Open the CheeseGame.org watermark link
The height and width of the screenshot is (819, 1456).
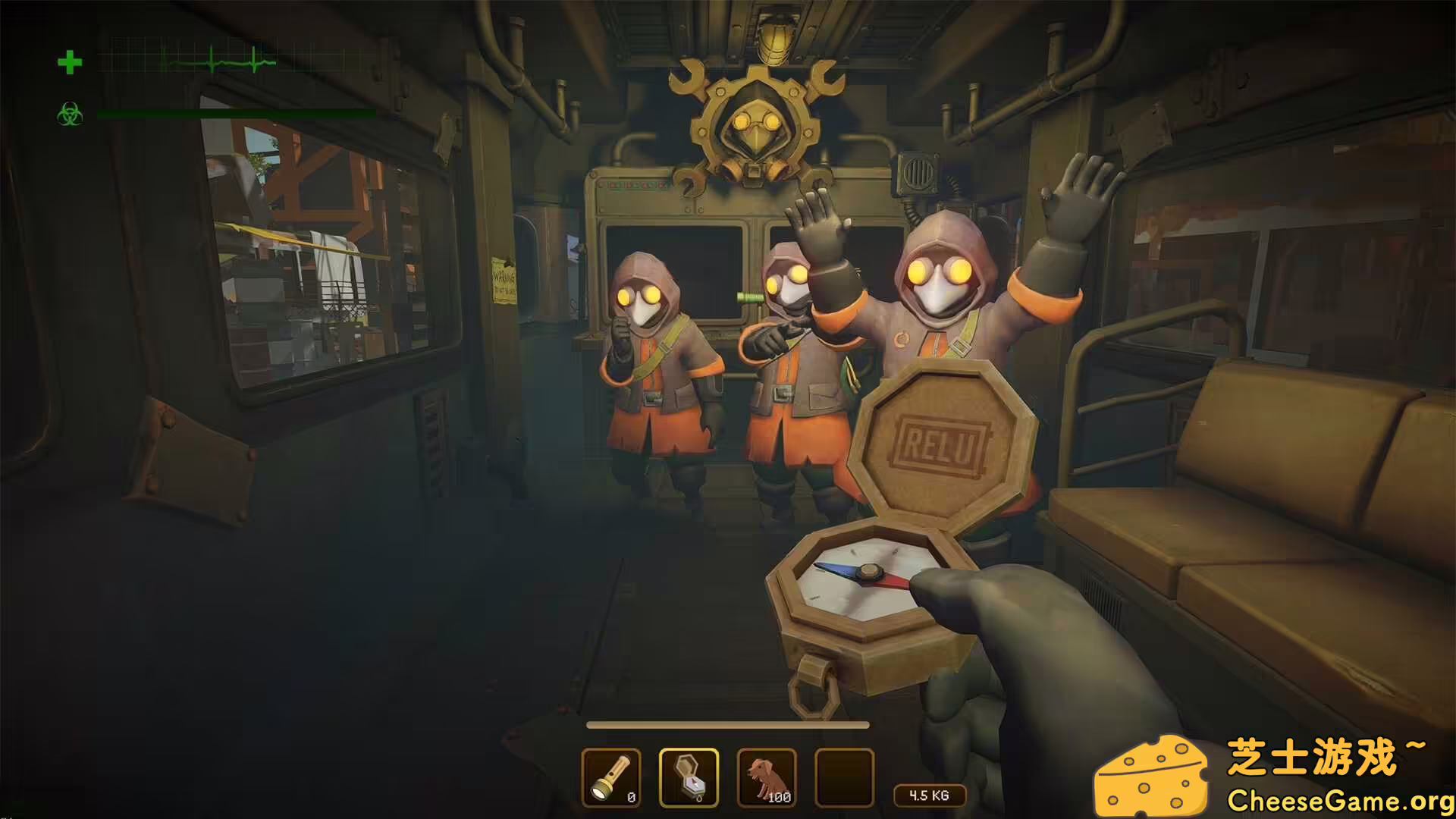[x=1339, y=800]
